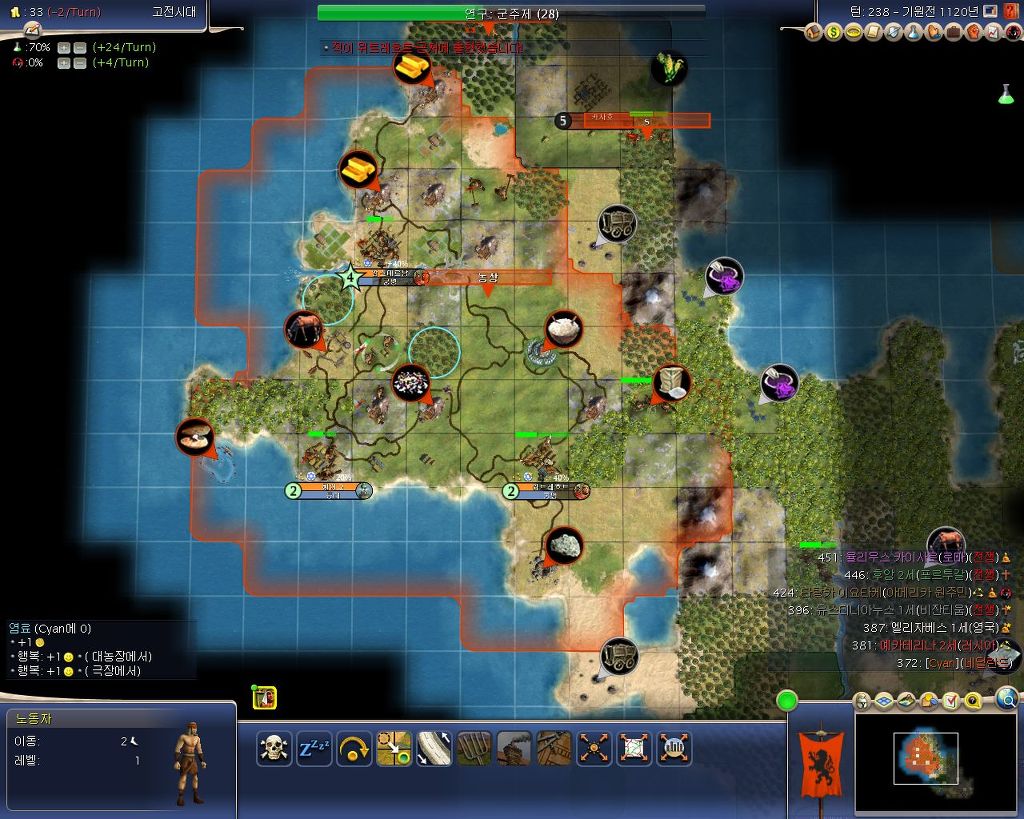
Task: Open the finance advisor dollar icon
Action: [835, 33]
